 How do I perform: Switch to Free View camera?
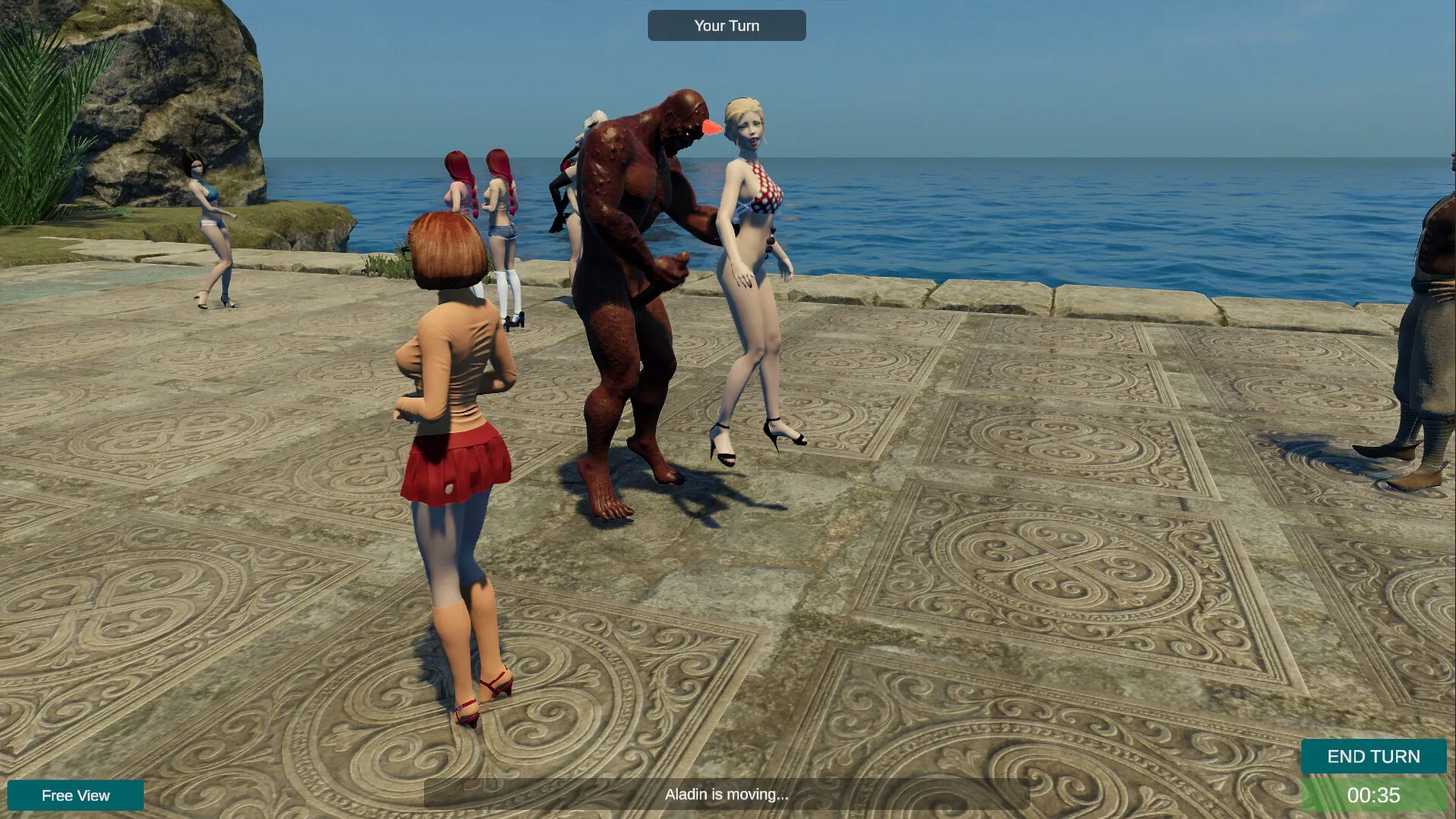pyautogui.click(x=76, y=795)
